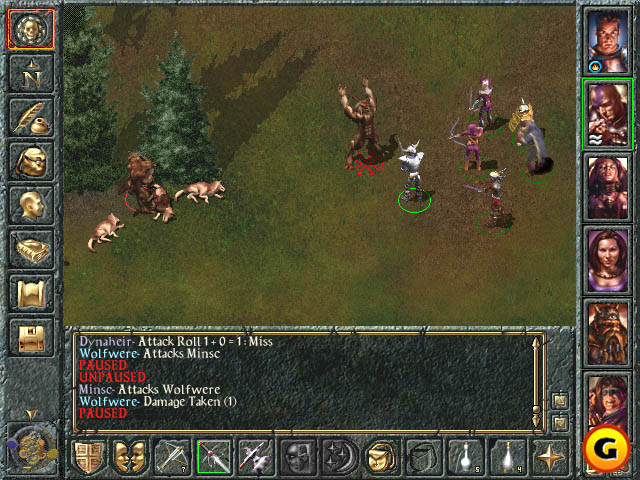Open the star special abilities button

tap(550, 457)
